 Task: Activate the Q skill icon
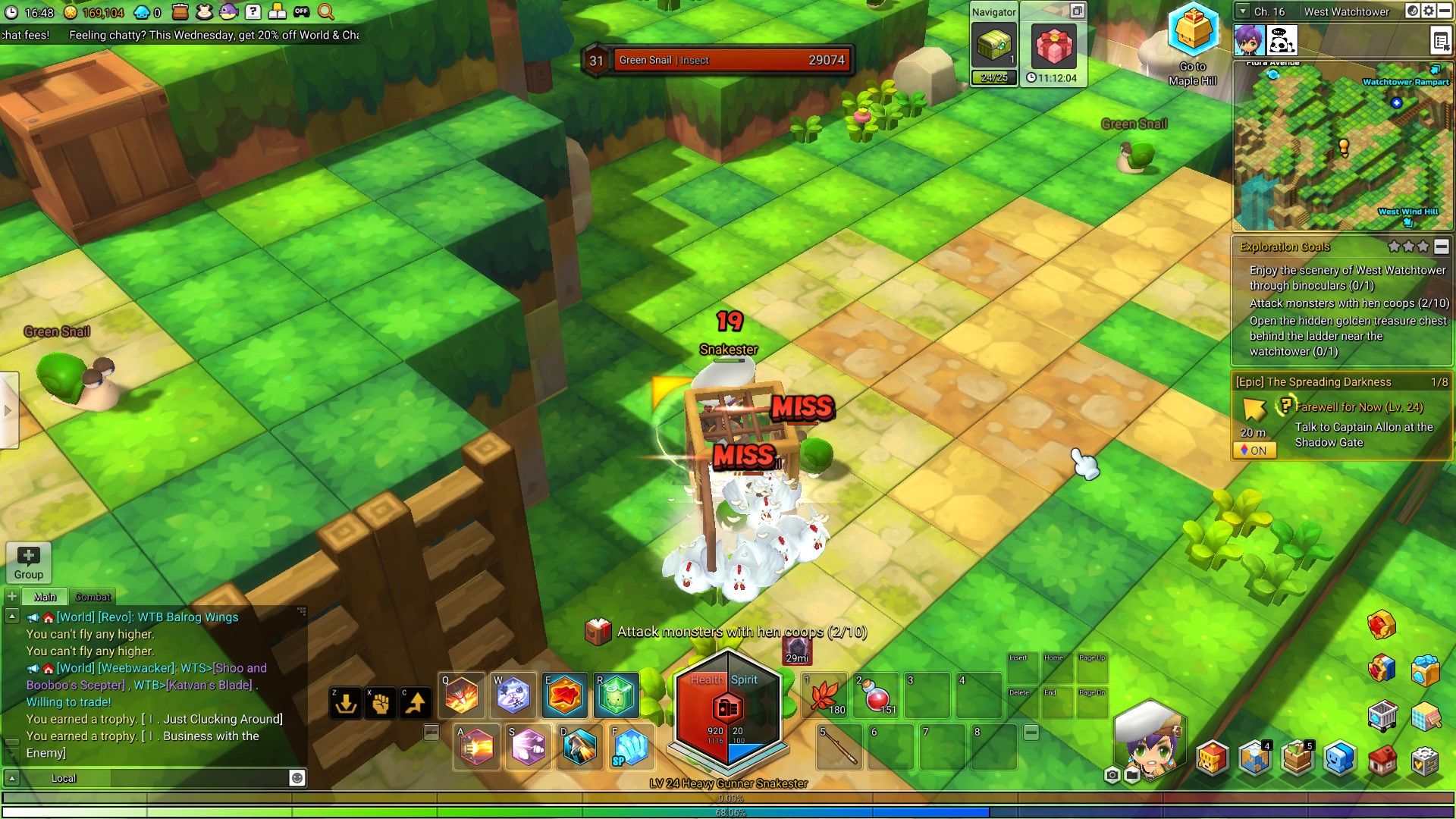pyautogui.click(x=462, y=695)
